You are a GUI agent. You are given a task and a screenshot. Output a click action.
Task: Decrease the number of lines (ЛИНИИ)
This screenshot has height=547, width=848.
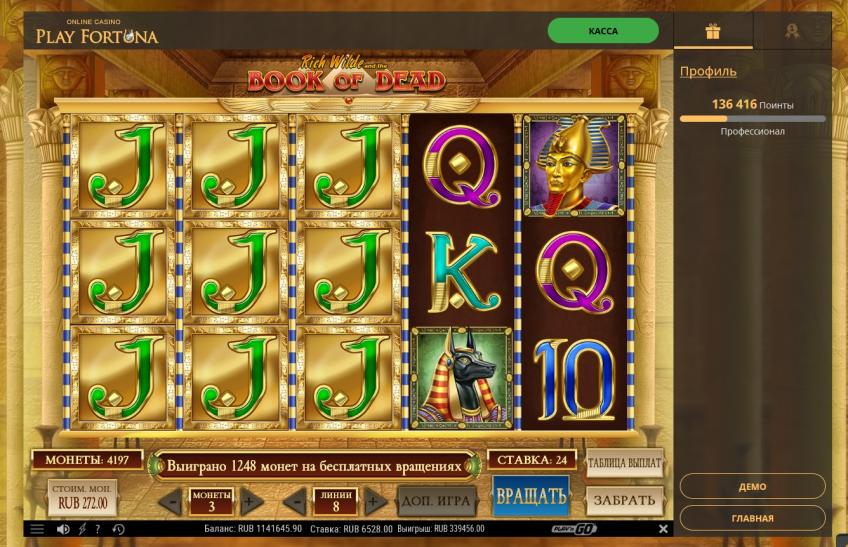click(294, 500)
